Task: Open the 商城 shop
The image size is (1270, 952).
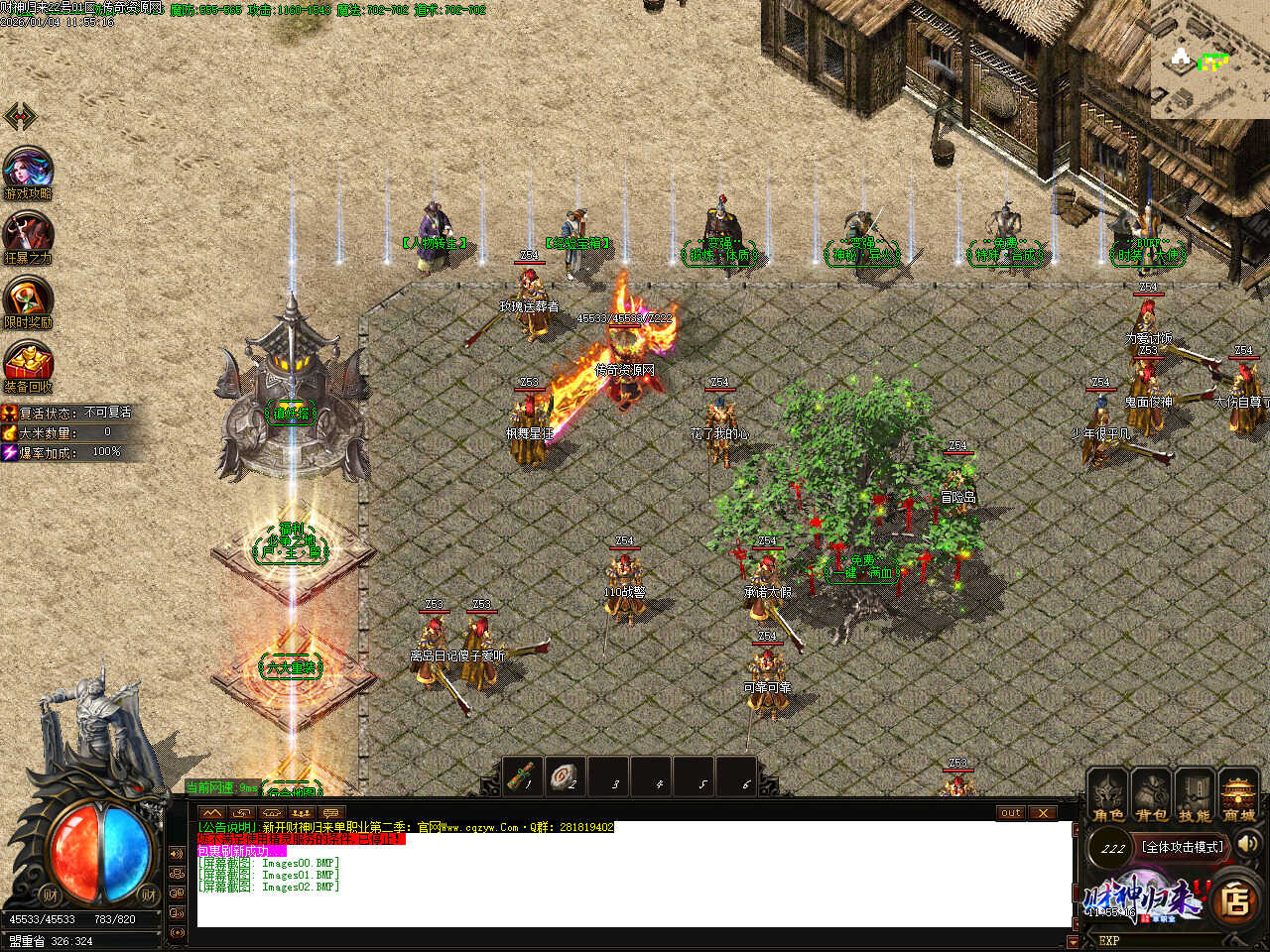Action: point(1239,795)
